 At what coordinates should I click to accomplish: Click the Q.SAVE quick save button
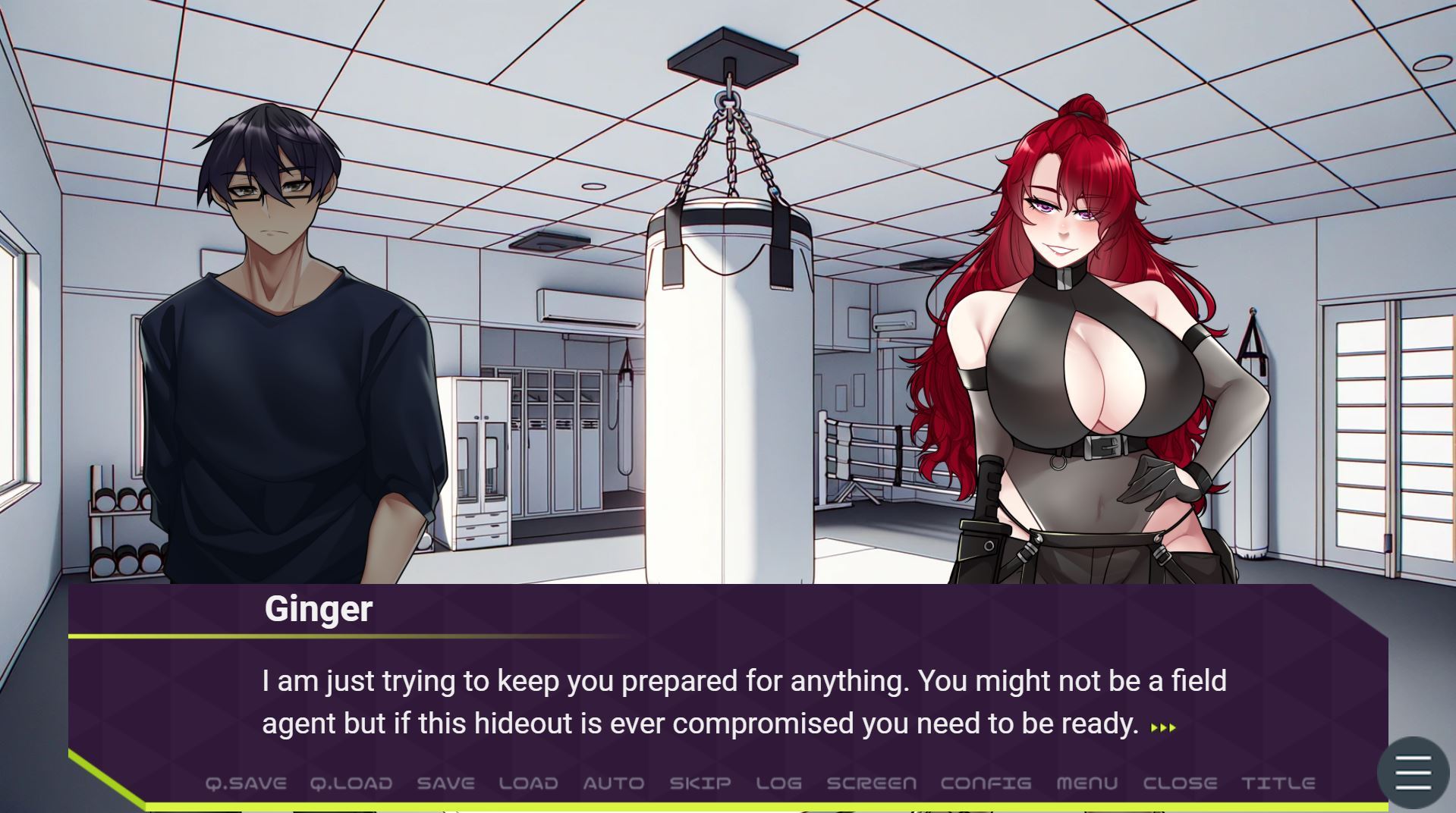pyautogui.click(x=246, y=783)
